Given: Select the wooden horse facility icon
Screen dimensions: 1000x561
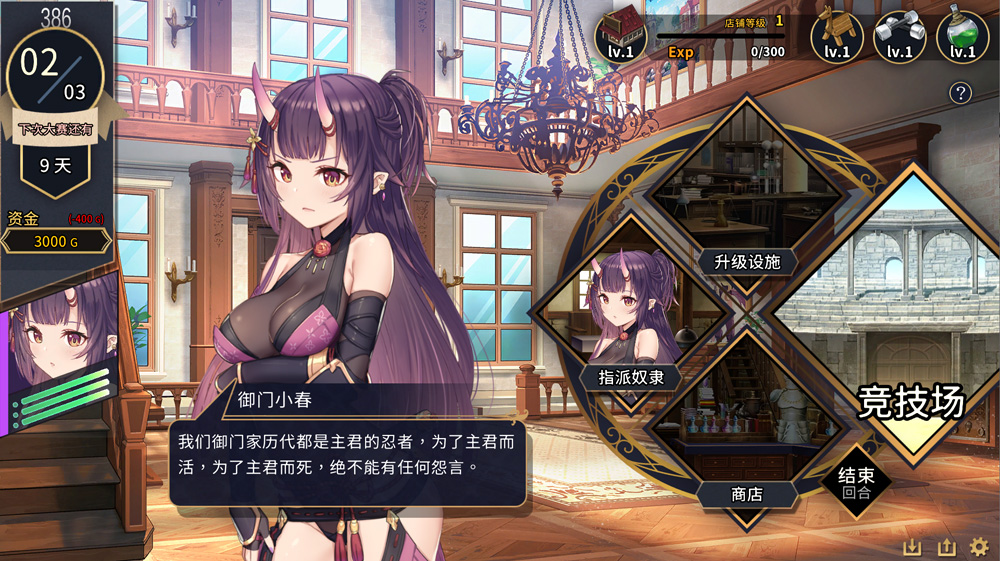Looking at the screenshot, I should pos(836,37).
